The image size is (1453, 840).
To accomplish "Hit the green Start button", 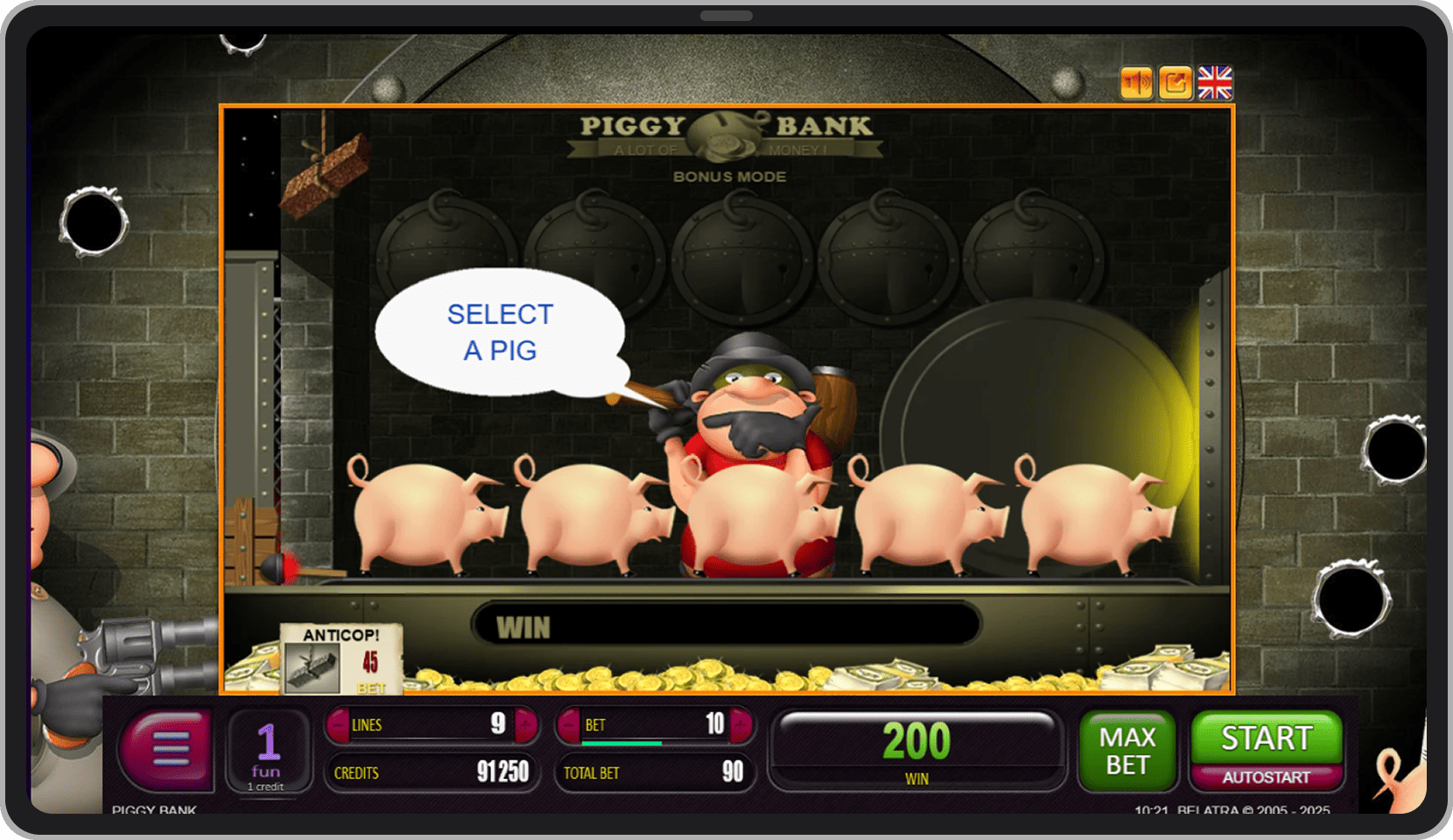I will click(1266, 738).
